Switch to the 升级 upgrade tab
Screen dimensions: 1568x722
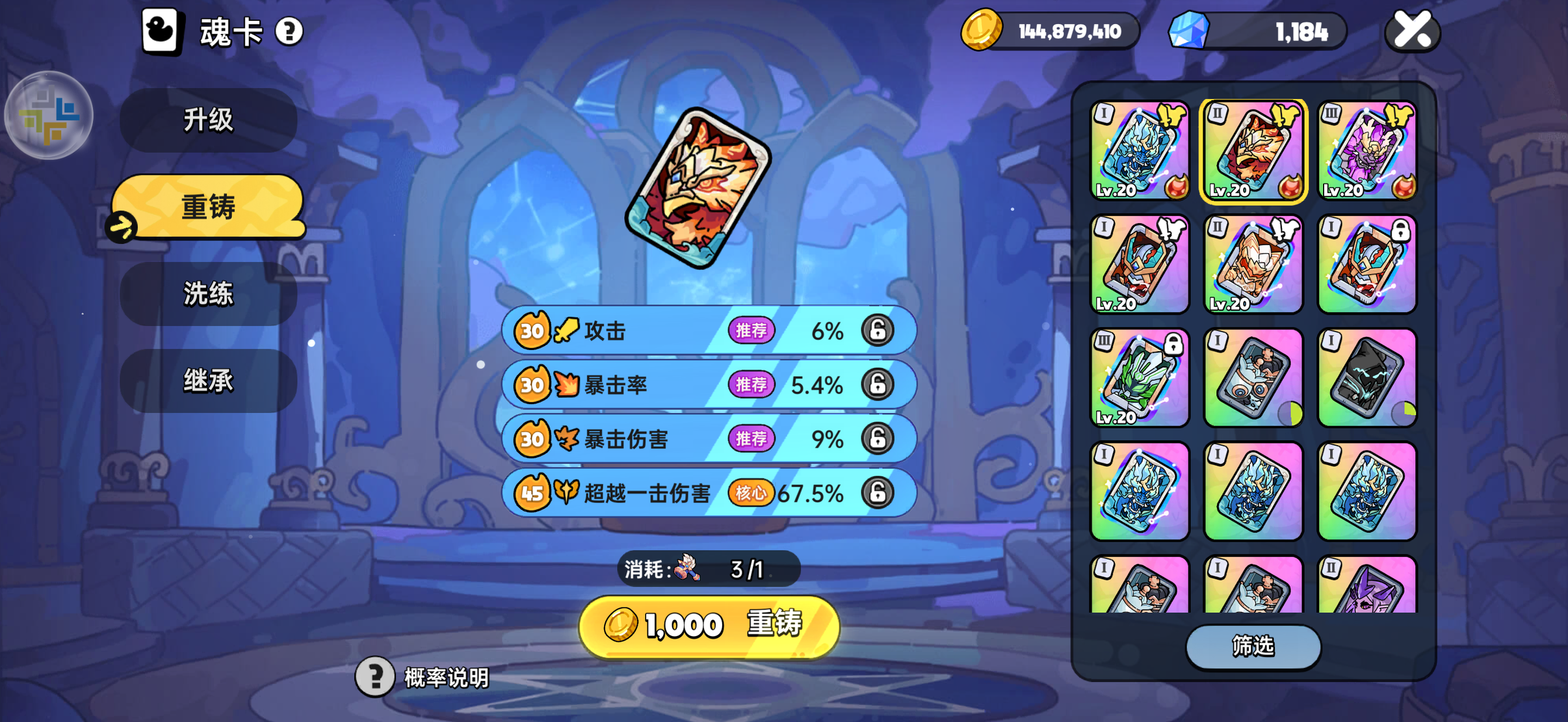(208, 120)
